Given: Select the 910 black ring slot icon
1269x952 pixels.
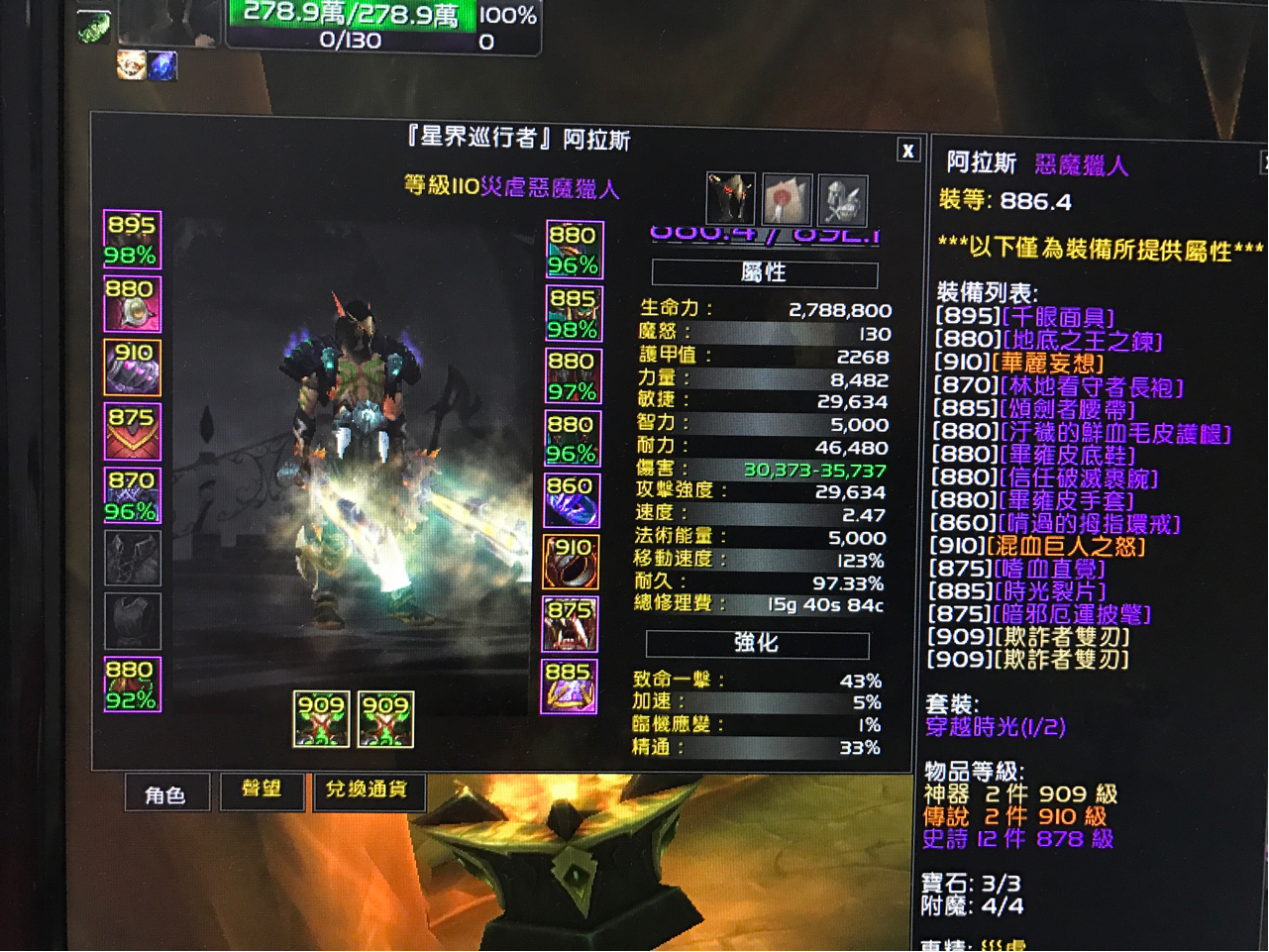Looking at the screenshot, I should point(572,563).
